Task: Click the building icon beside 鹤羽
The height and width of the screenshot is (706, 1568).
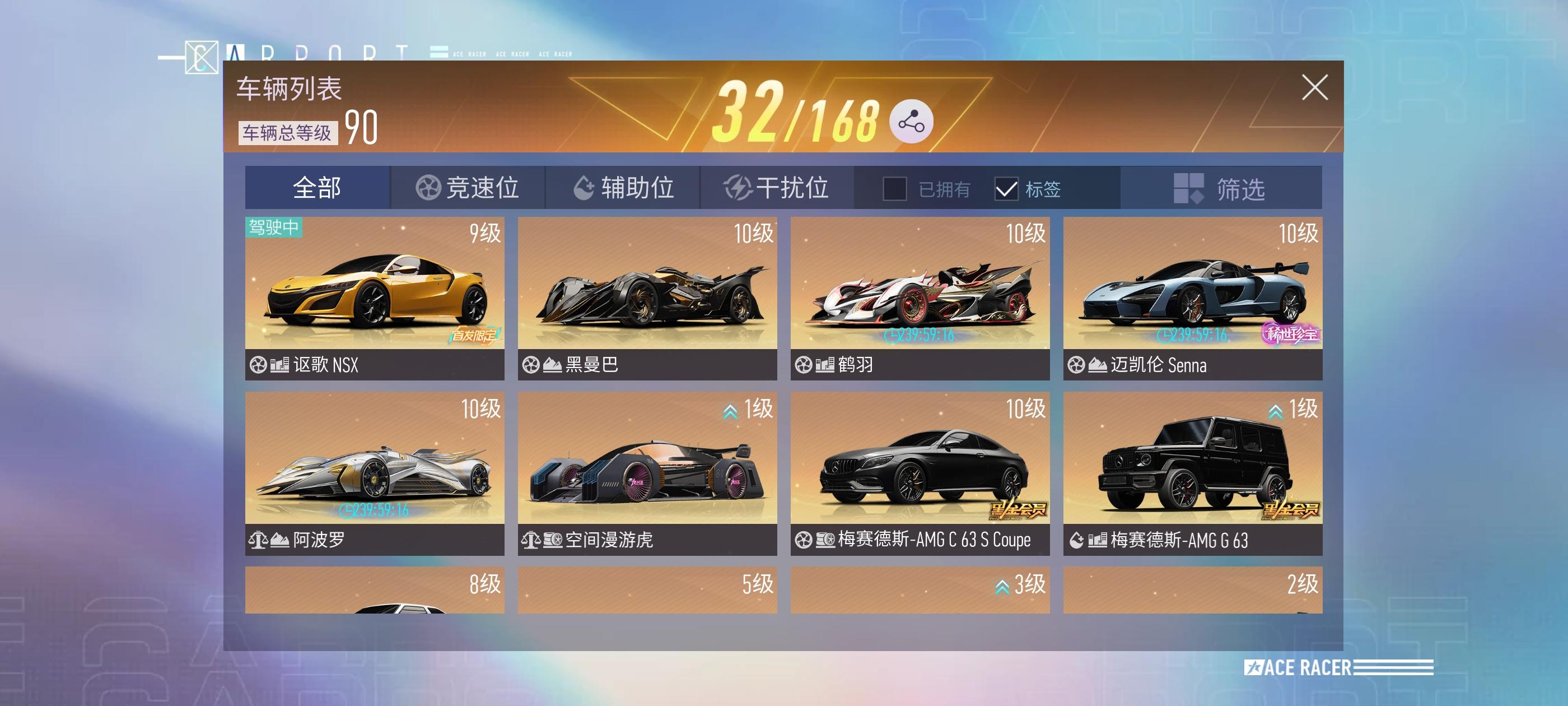Action: click(x=825, y=364)
